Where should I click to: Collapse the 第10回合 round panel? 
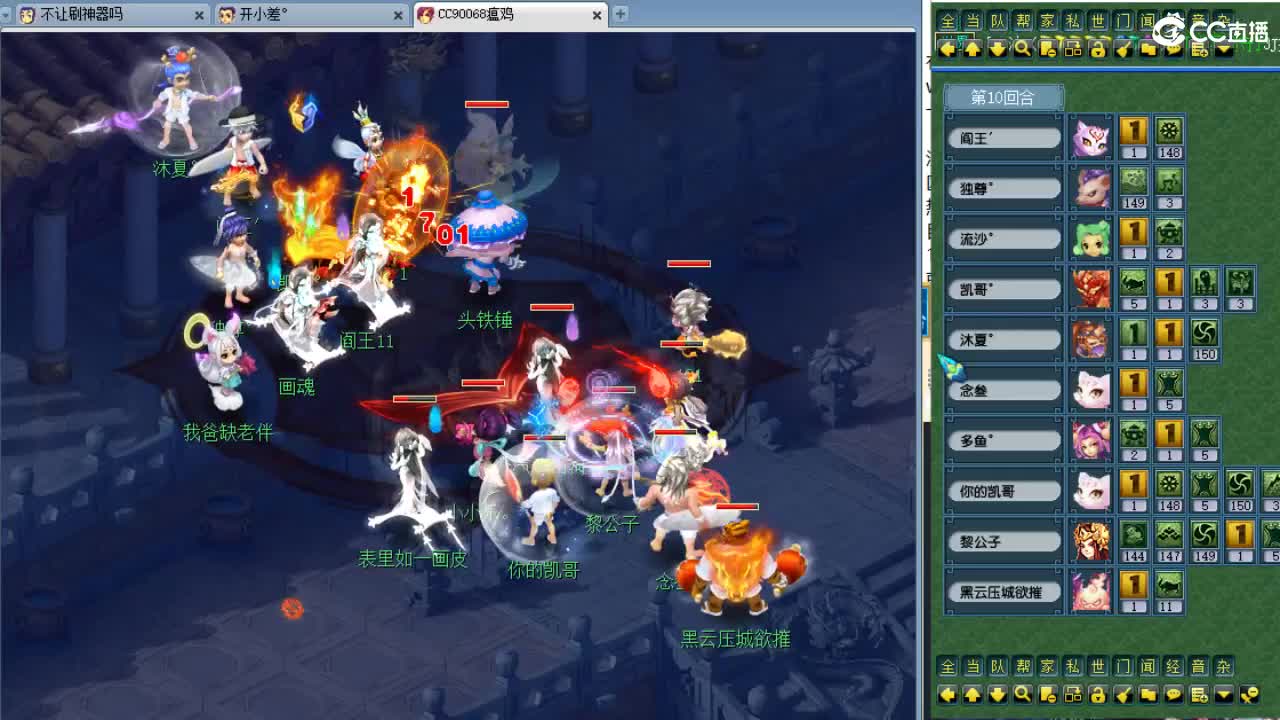point(1003,96)
